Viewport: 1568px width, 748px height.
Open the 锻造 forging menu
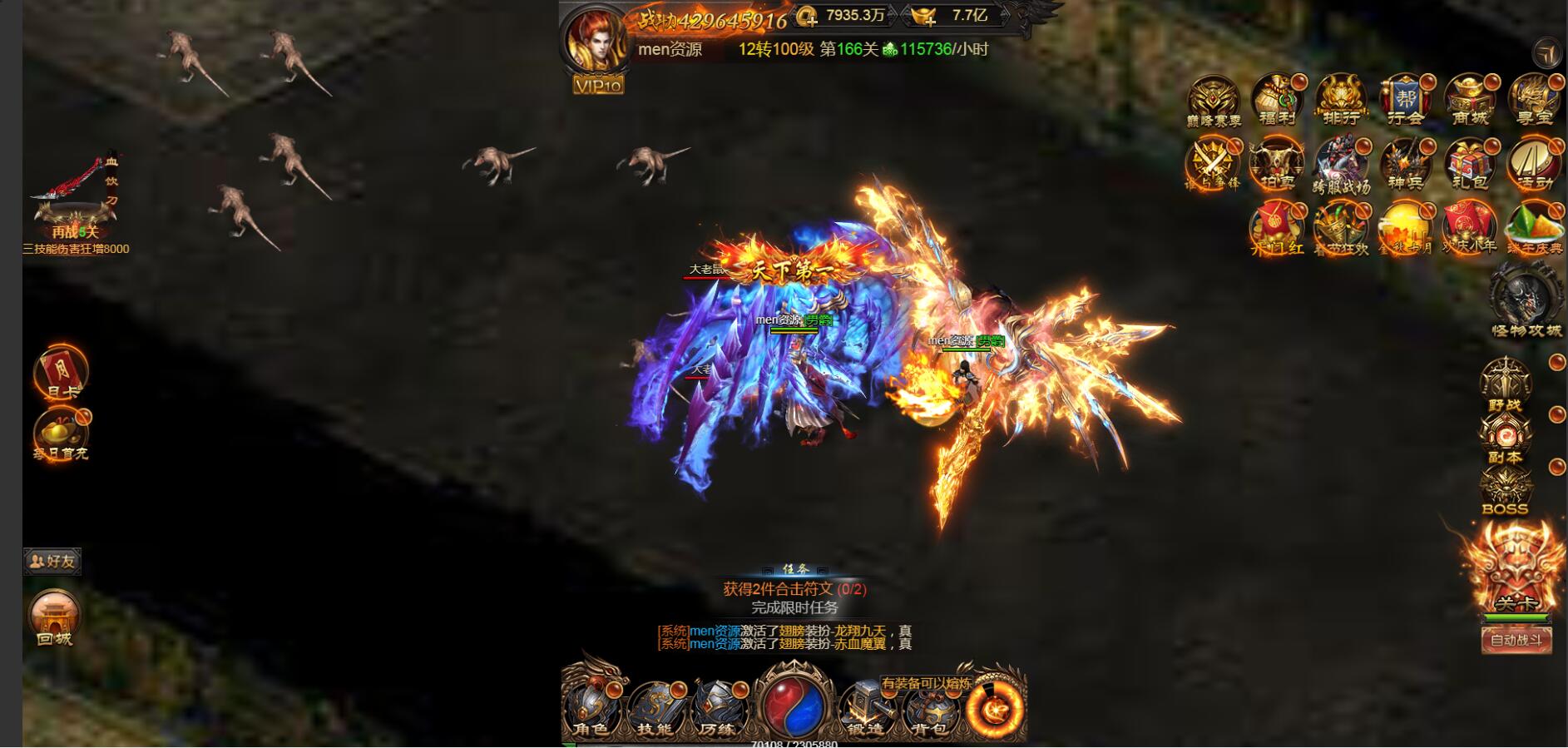click(x=866, y=709)
